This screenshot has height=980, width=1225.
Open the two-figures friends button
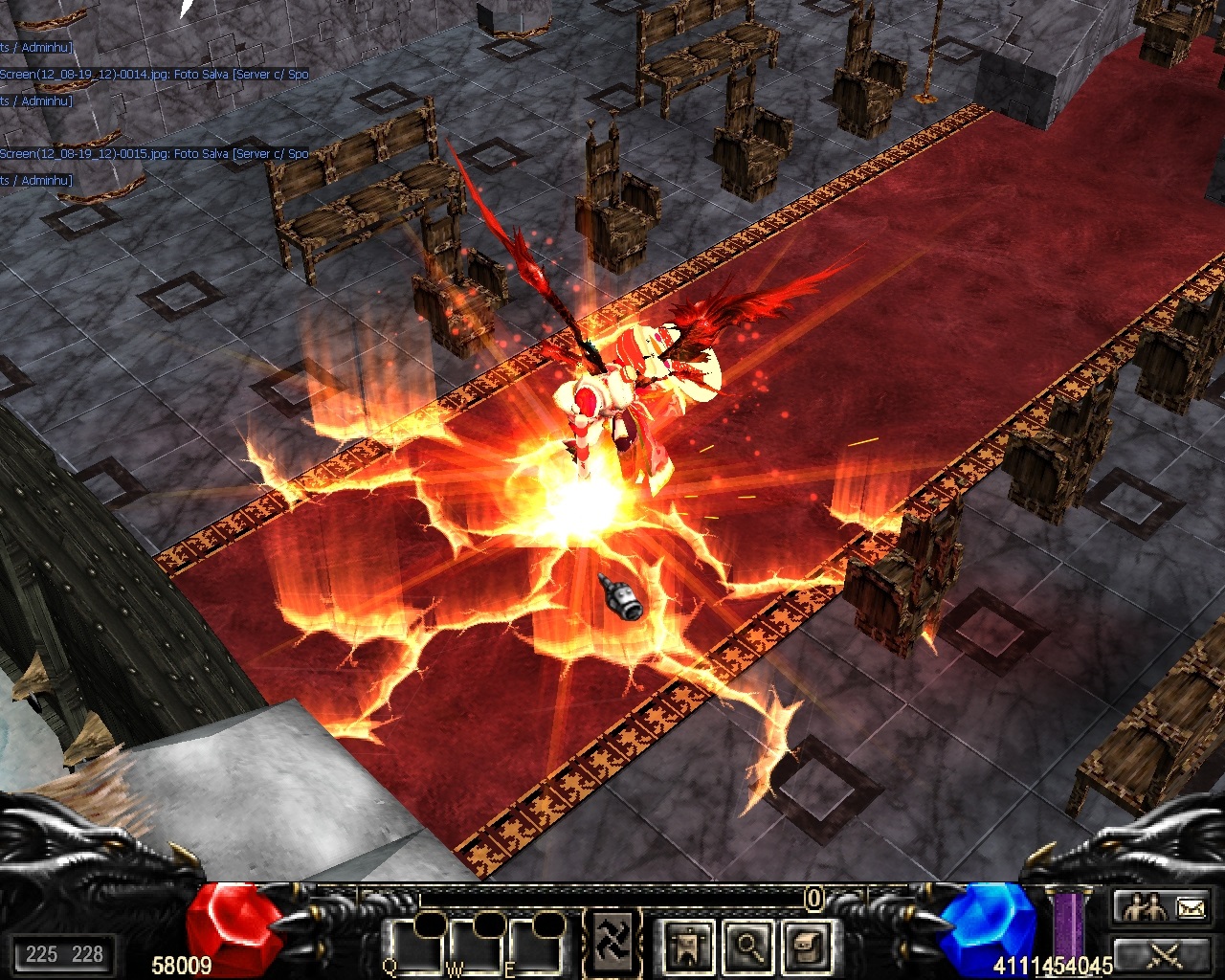(1143, 906)
